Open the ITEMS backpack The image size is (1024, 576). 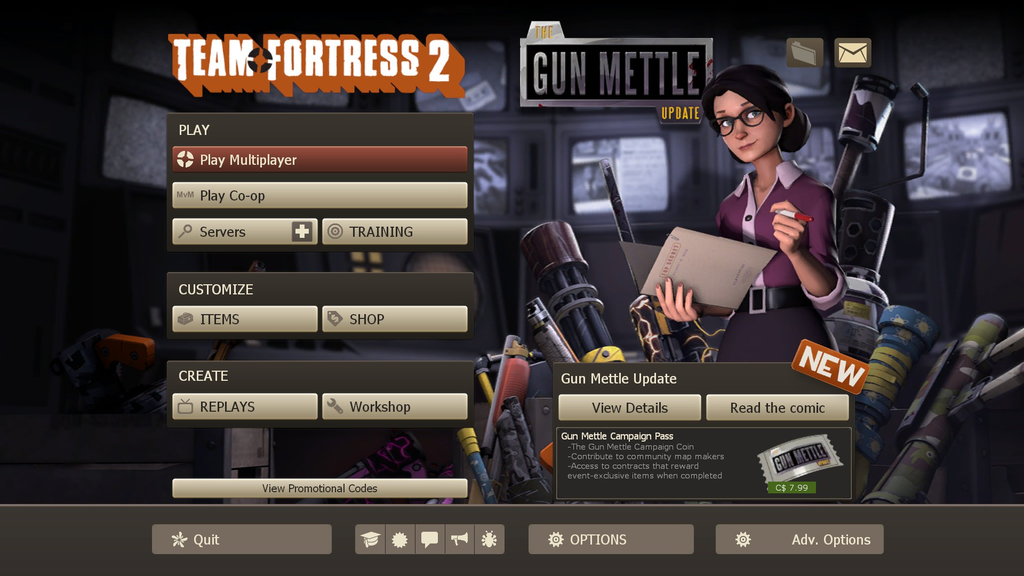(245, 319)
